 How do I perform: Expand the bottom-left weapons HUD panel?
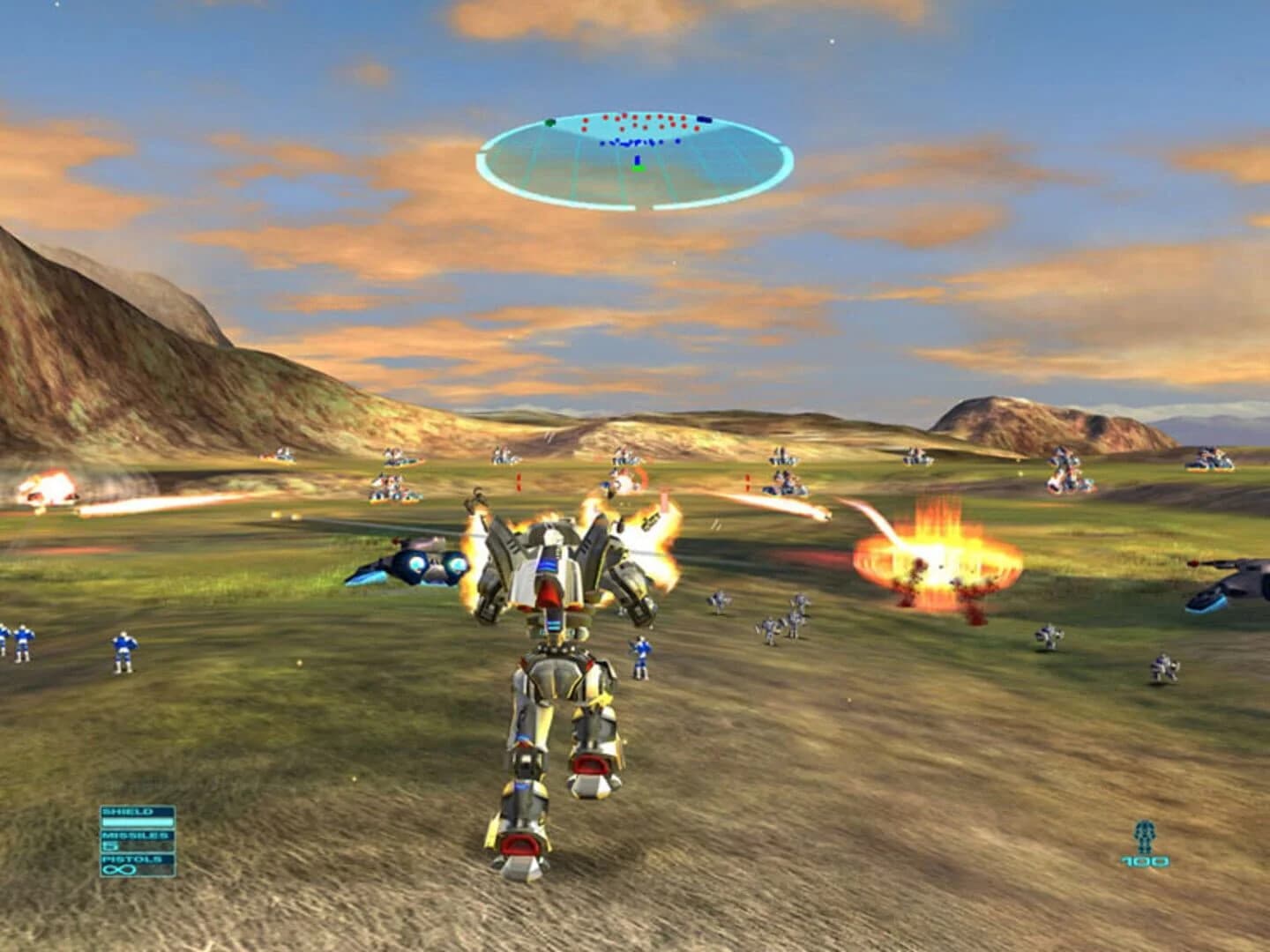[x=137, y=840]
